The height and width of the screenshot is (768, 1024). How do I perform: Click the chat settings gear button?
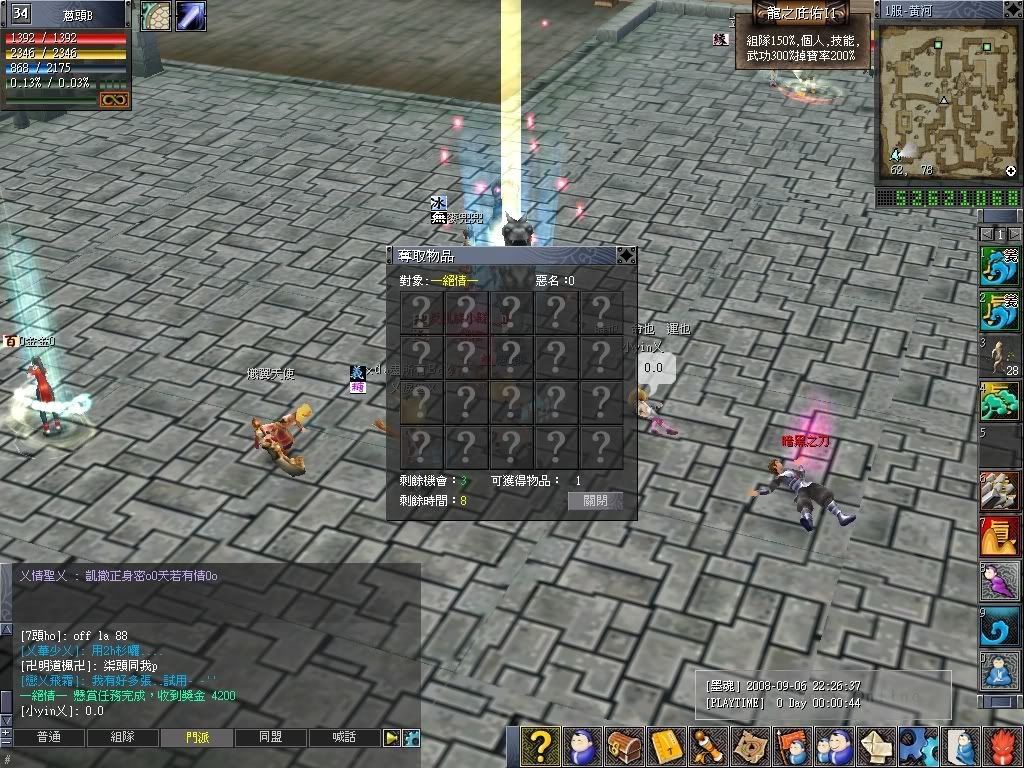coord(411,738)
